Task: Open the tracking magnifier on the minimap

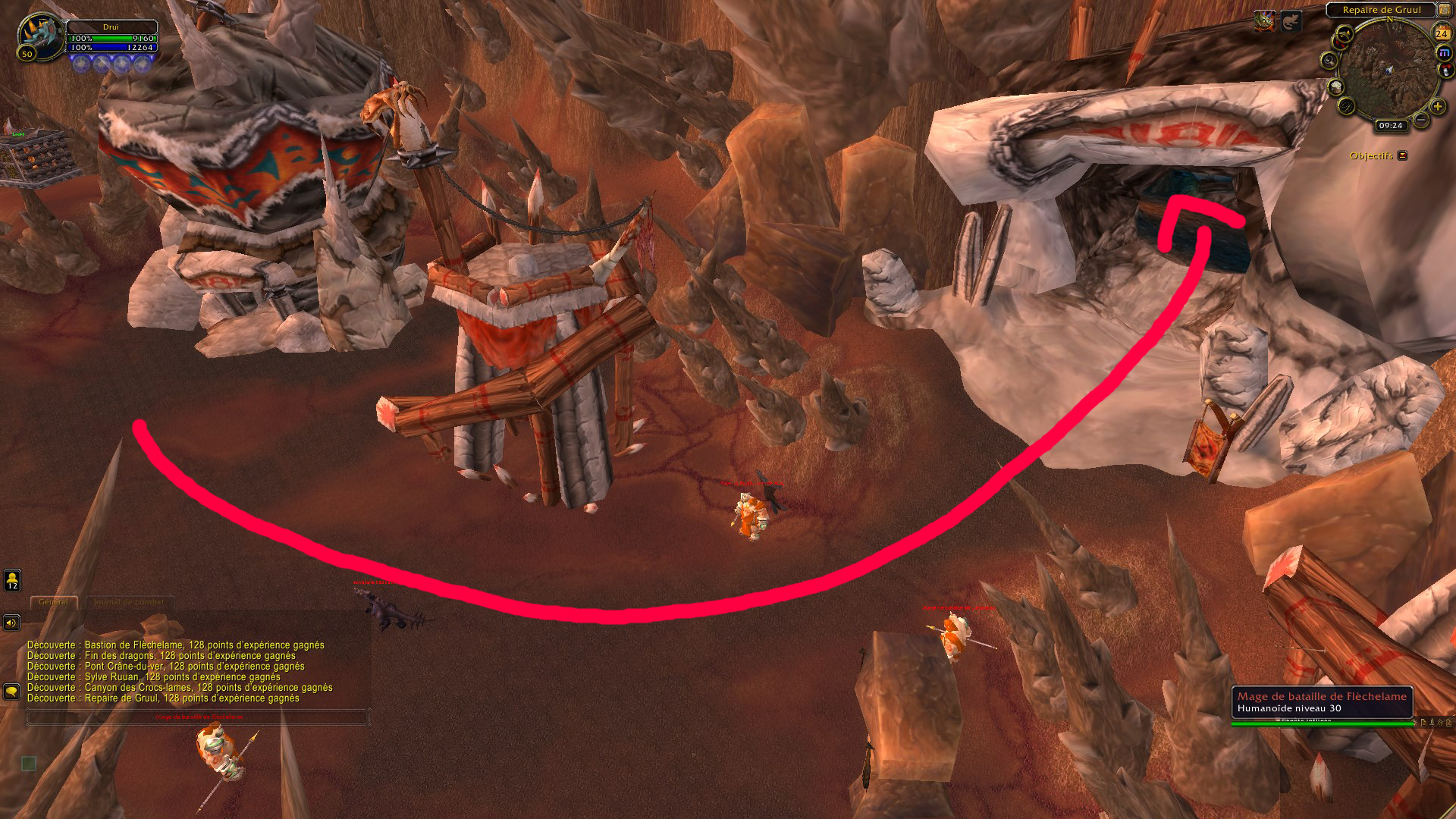Action: coord(1329,60)
